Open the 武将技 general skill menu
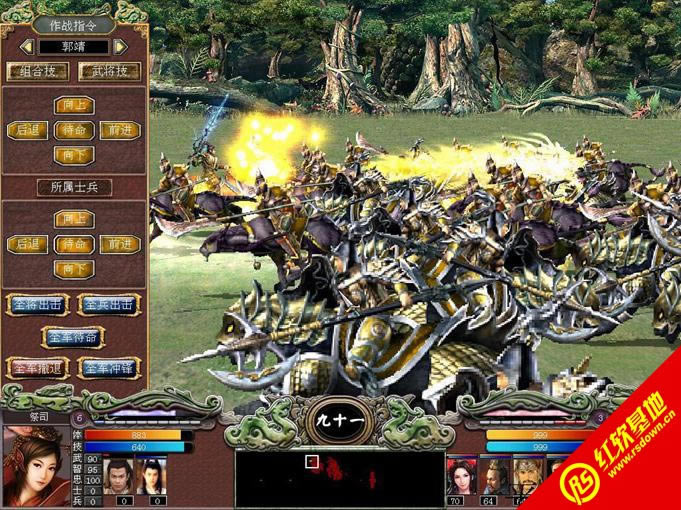This screenshot has width=681, height=510. coord(109,71)
